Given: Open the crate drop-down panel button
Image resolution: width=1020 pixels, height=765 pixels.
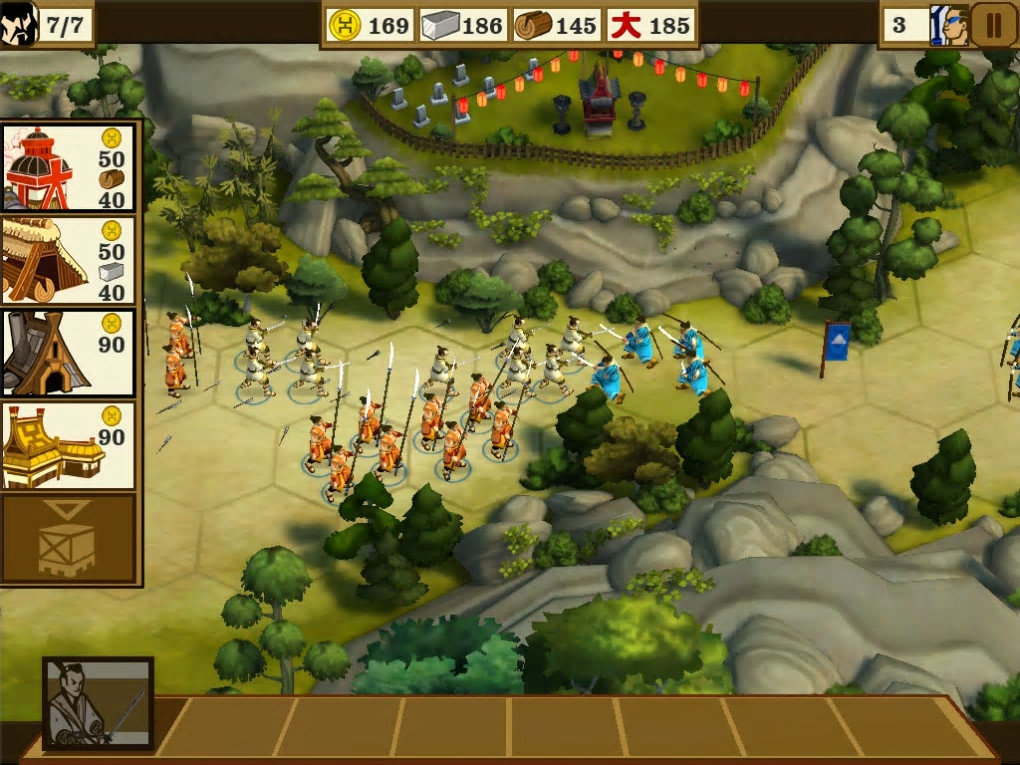Looking at the screenshot, I should [x=68, y=539].
